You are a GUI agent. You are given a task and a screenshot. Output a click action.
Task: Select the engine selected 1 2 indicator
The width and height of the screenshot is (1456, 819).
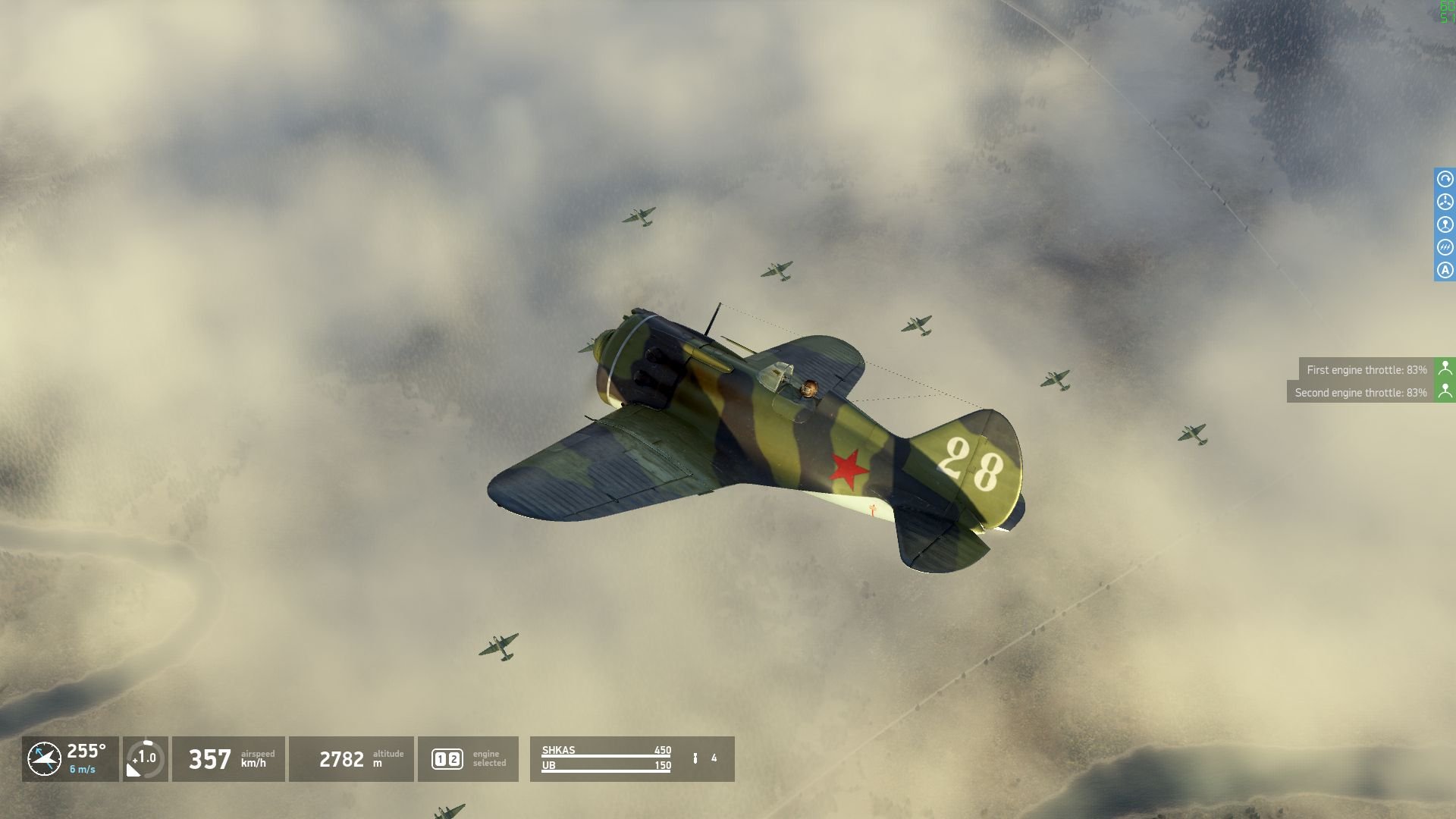click(447, 758)
